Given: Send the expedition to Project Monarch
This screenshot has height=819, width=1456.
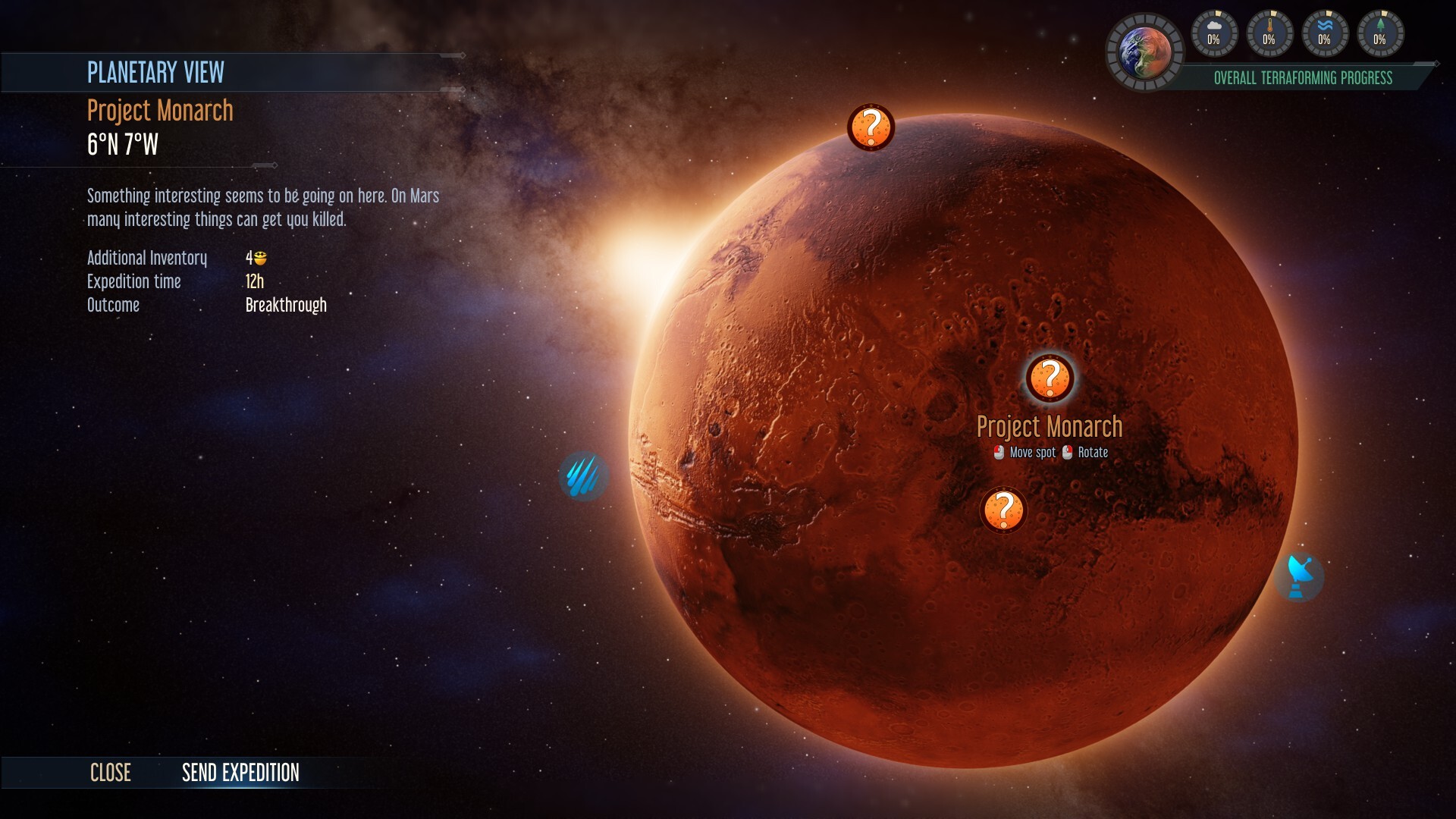Looking at the screenshot, I should [240, 773].
